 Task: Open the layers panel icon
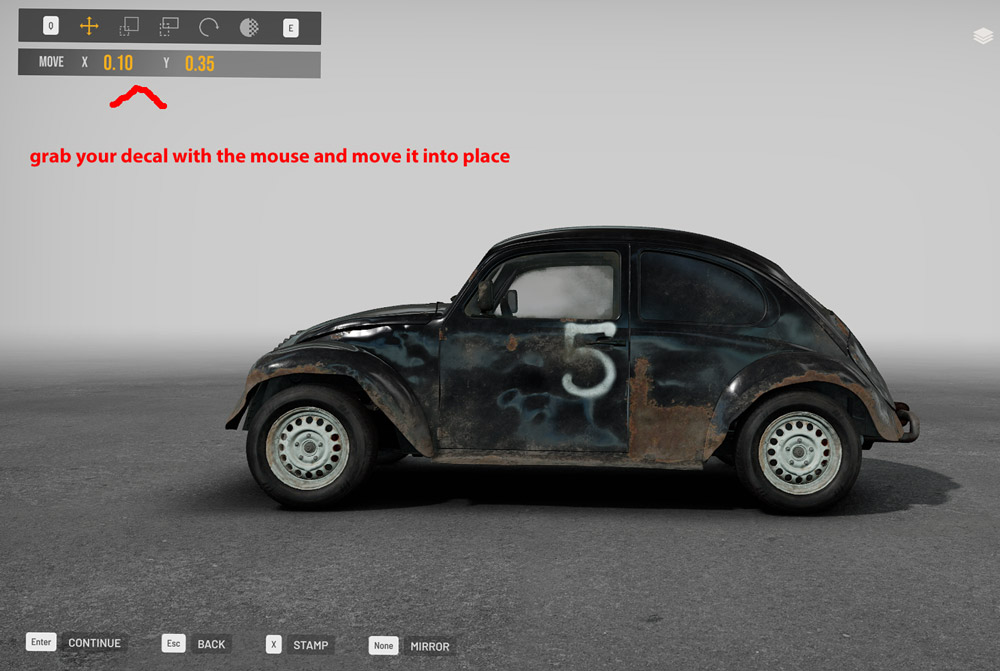pos(982,36)
